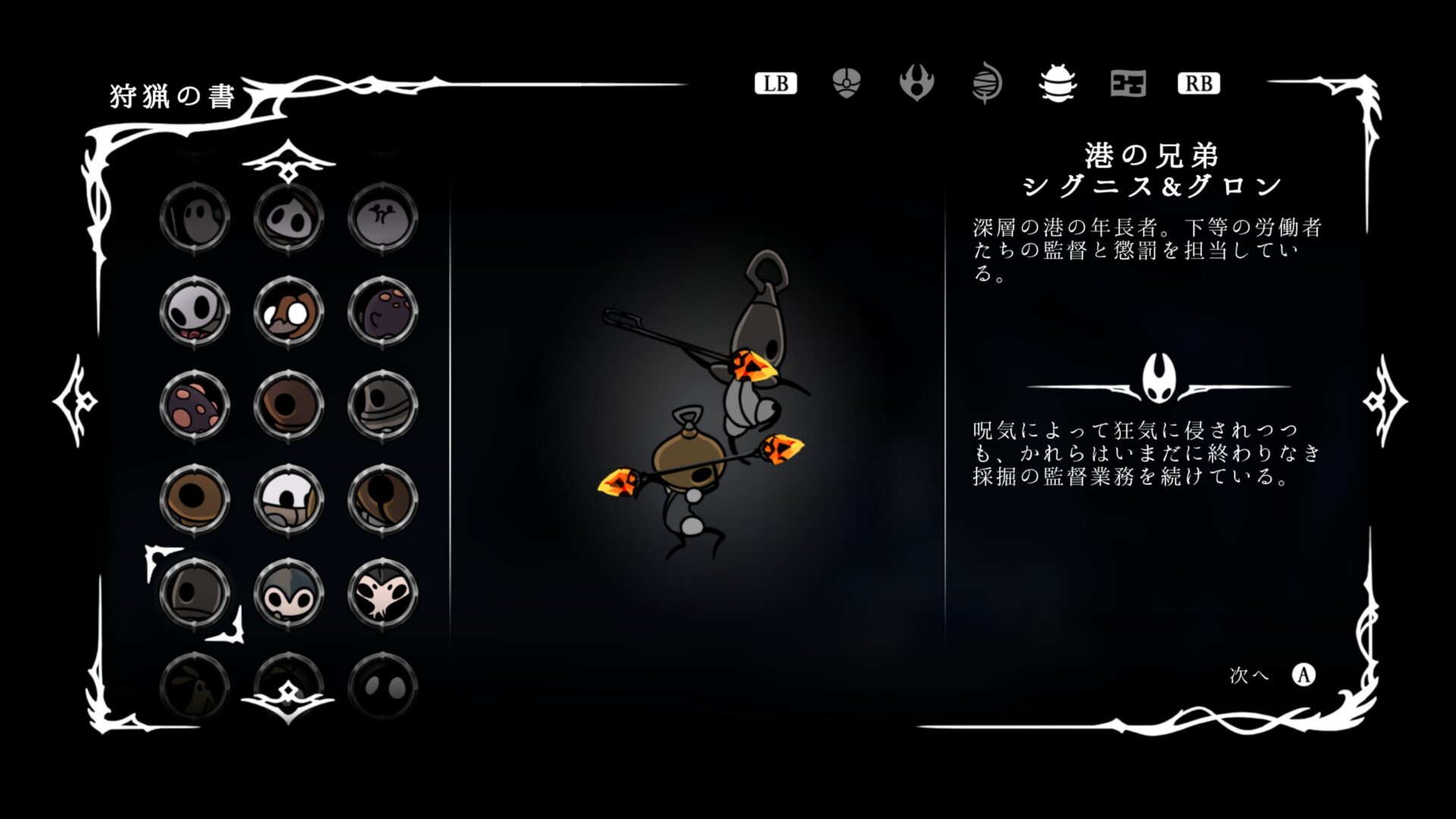Select the Crest tab icon
This screenshot has width=1456, height=819.
pos(917,83)
